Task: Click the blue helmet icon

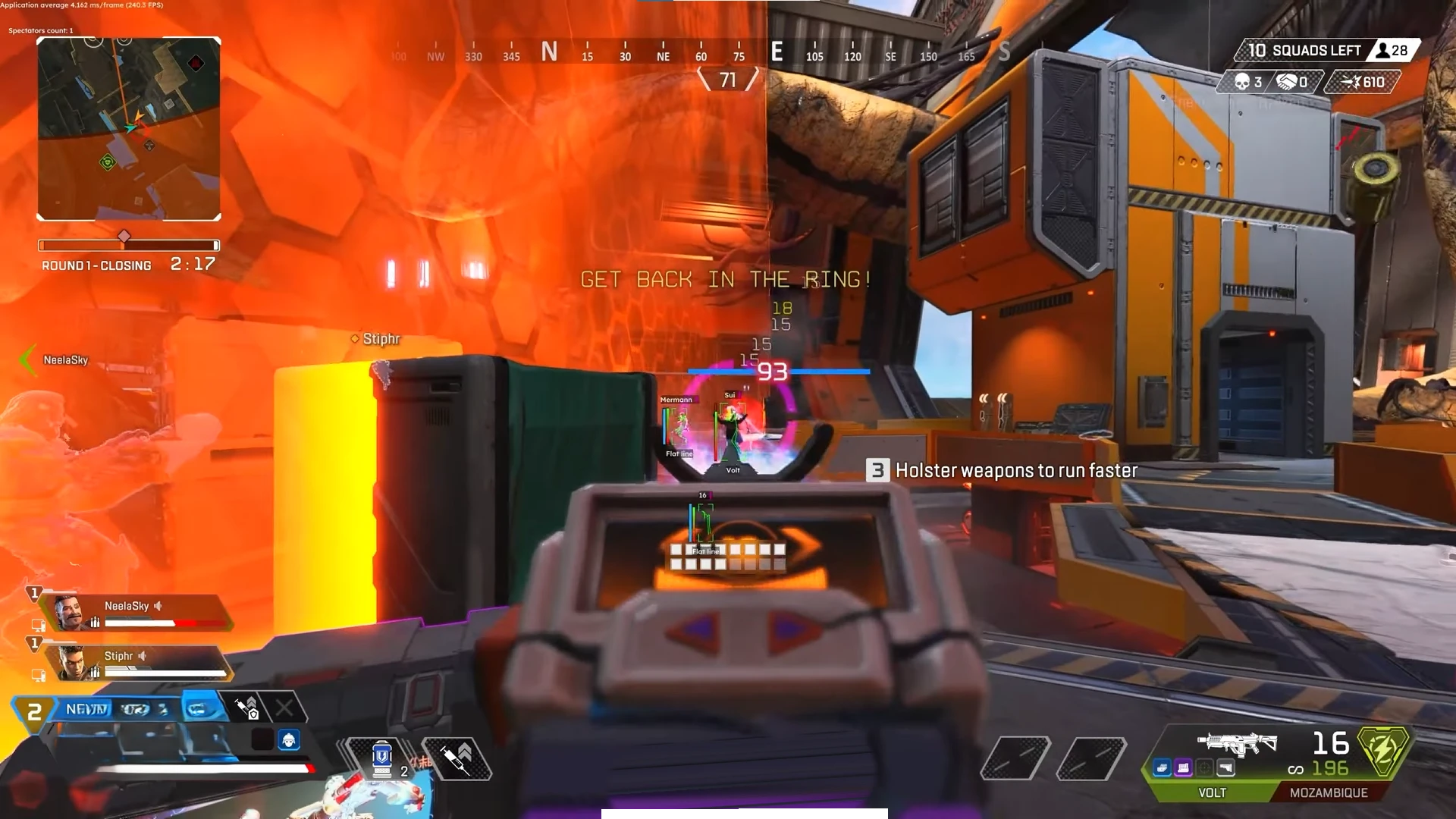Action: tap(289, 739)
